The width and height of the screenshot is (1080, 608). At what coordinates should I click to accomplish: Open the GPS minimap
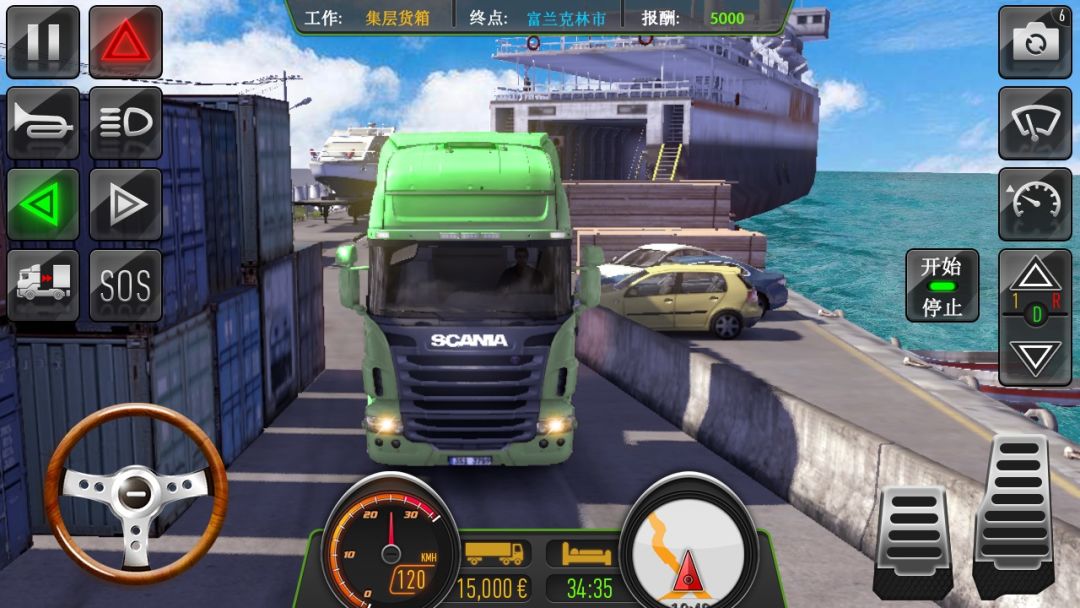click(688, 545)
